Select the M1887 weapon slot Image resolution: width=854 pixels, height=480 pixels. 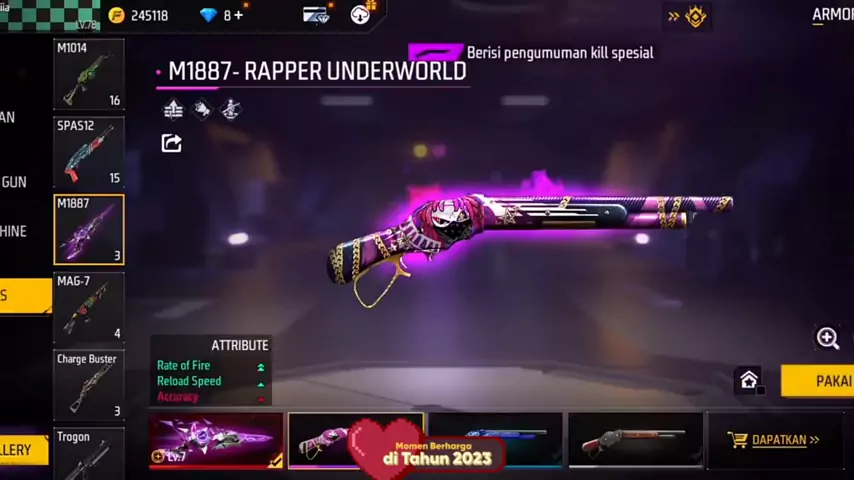point(88,230)
